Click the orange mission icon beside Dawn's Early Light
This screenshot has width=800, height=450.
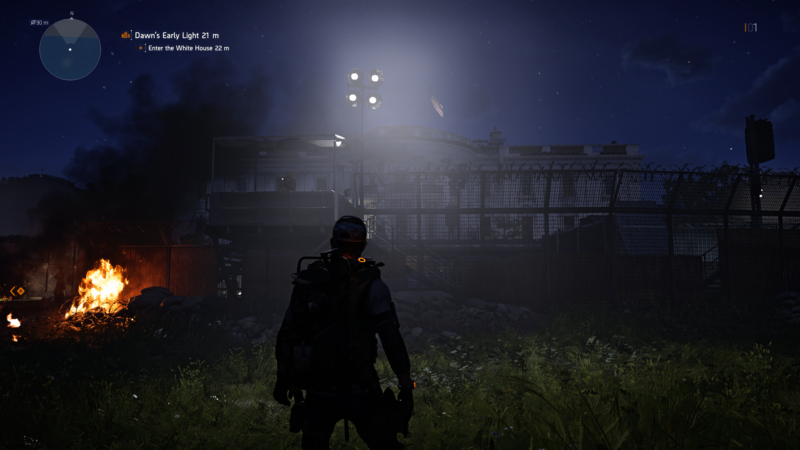[126, 35]
